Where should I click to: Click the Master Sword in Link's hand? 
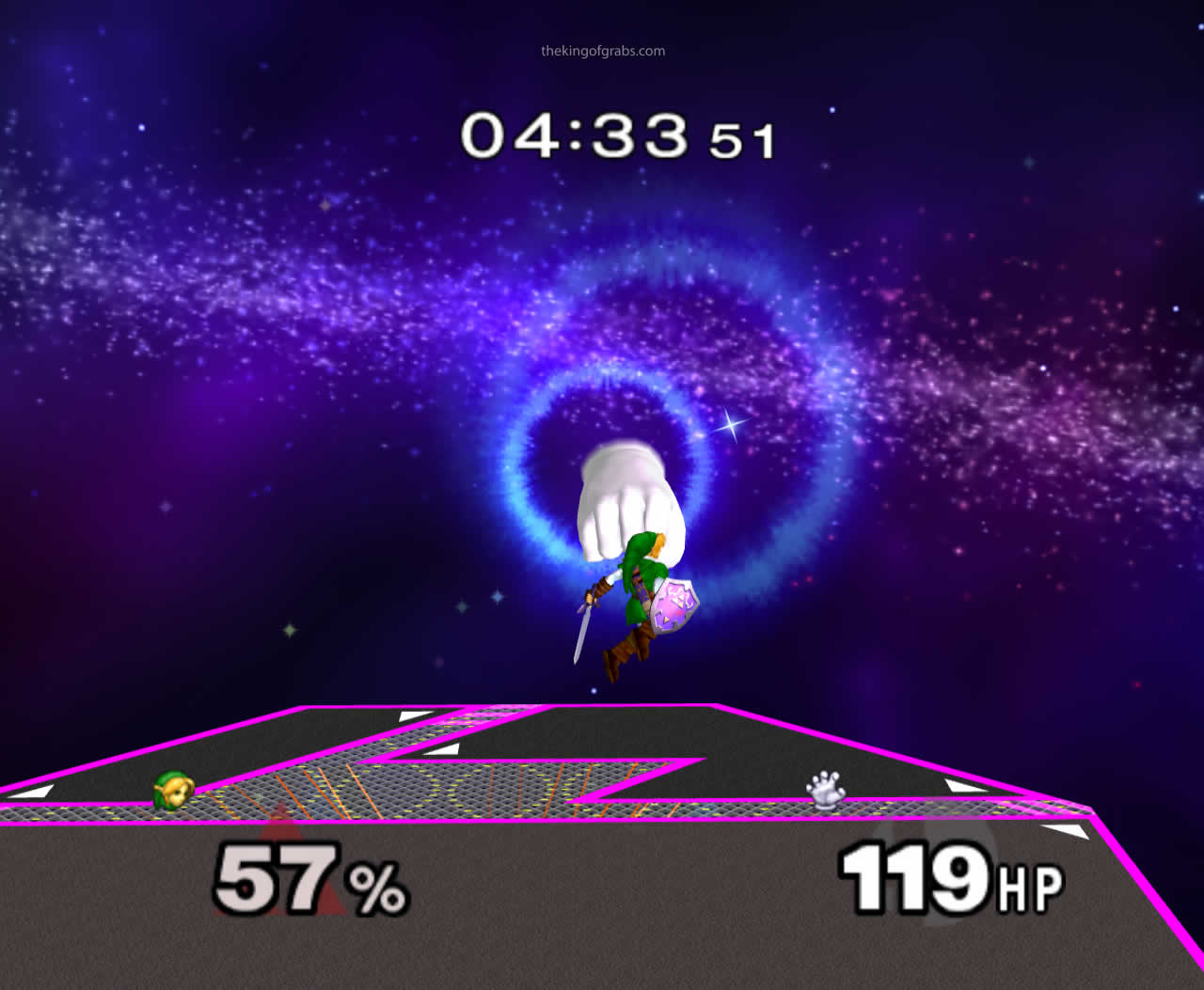581,632
